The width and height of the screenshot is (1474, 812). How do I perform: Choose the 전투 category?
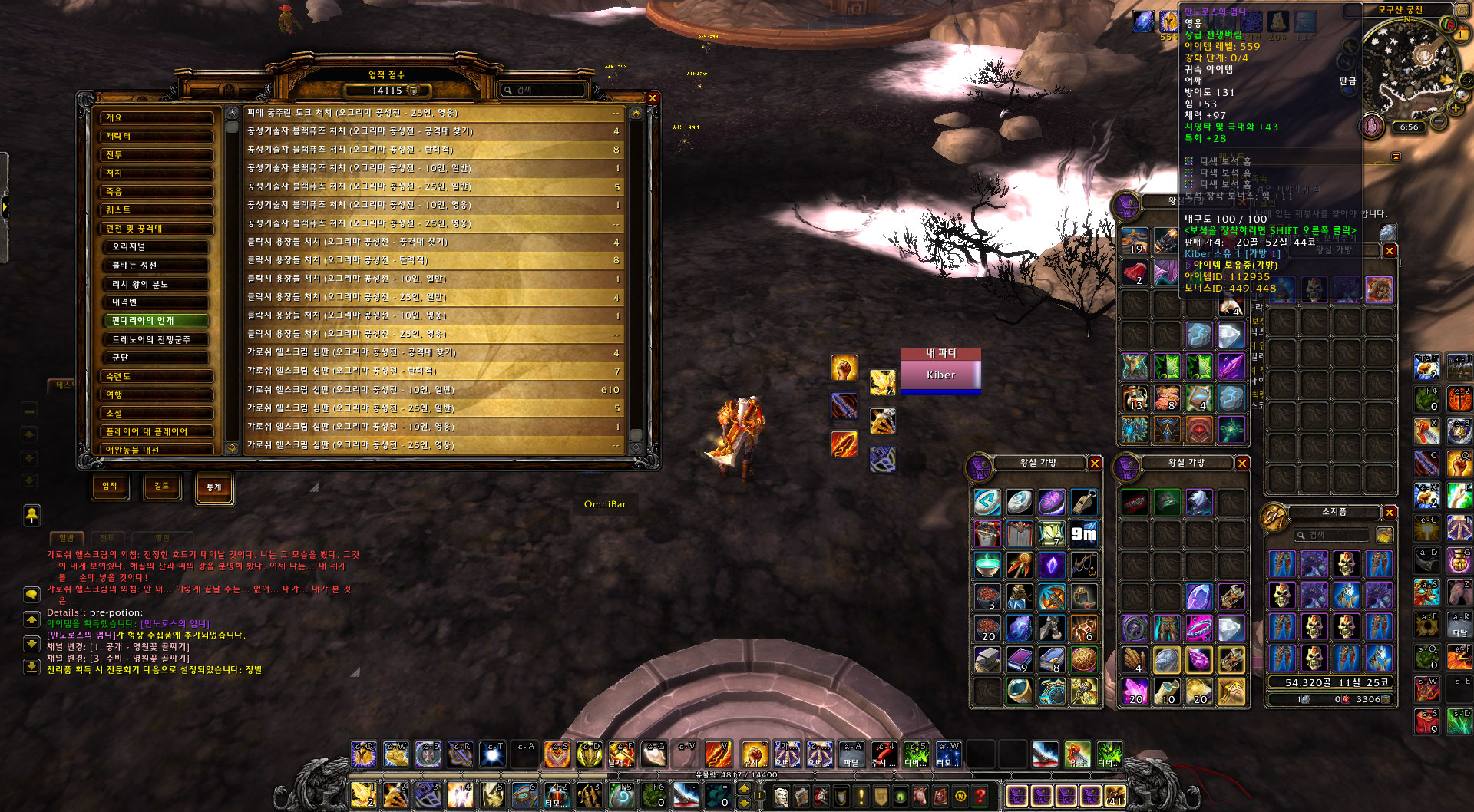[x=157, y=155]
